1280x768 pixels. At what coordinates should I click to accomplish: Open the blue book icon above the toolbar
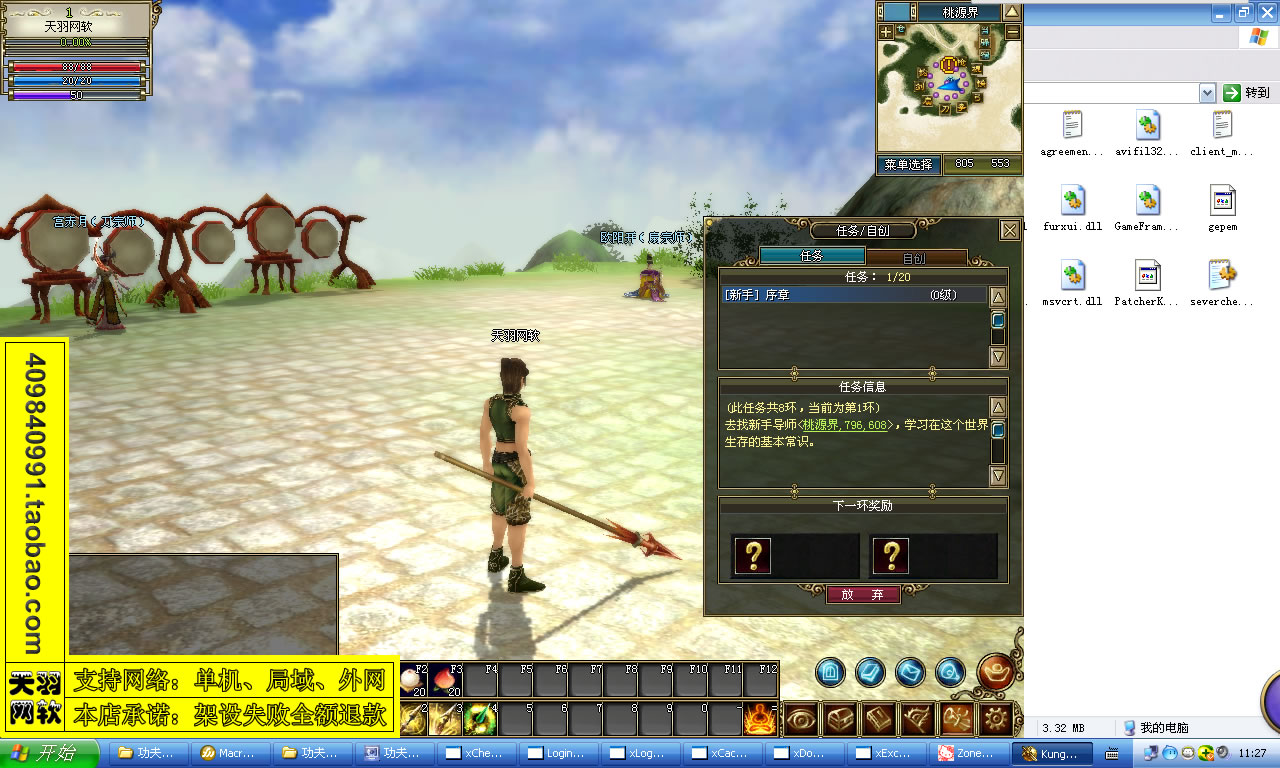click(x=870, y=671)
